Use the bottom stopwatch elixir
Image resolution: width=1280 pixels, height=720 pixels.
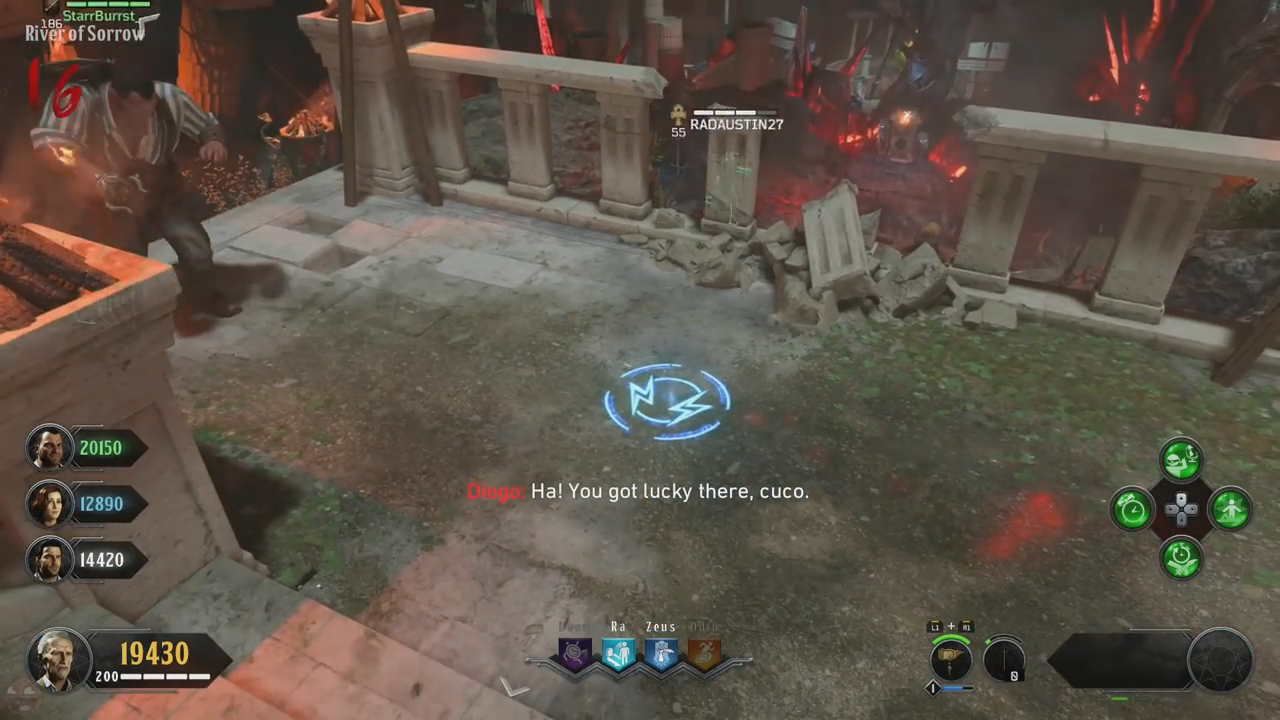1181,557
